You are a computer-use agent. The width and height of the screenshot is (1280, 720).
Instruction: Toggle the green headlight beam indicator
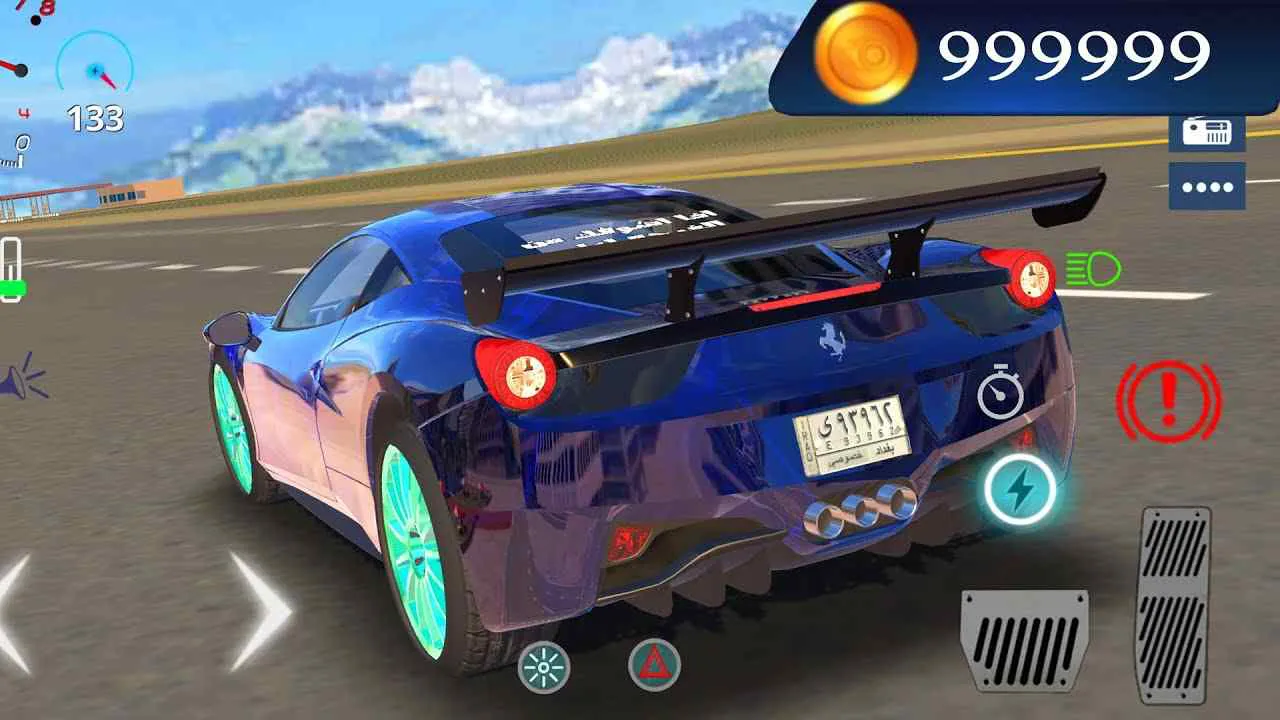pos(1094,268)
